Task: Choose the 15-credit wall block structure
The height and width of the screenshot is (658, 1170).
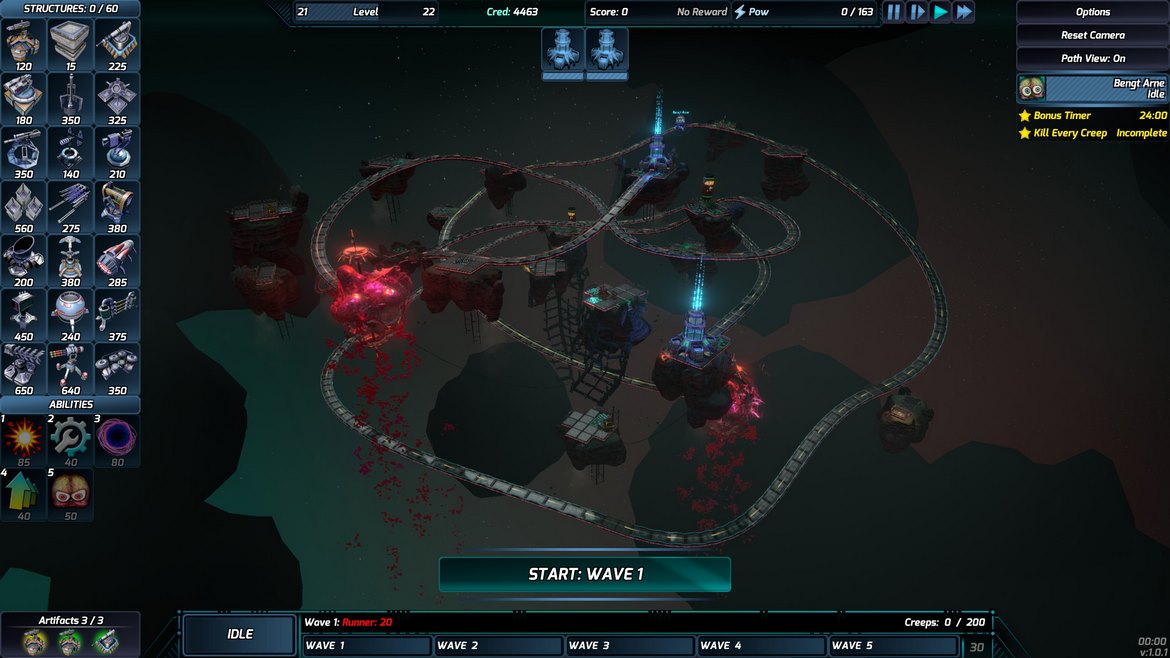Action: coord(70,44)
